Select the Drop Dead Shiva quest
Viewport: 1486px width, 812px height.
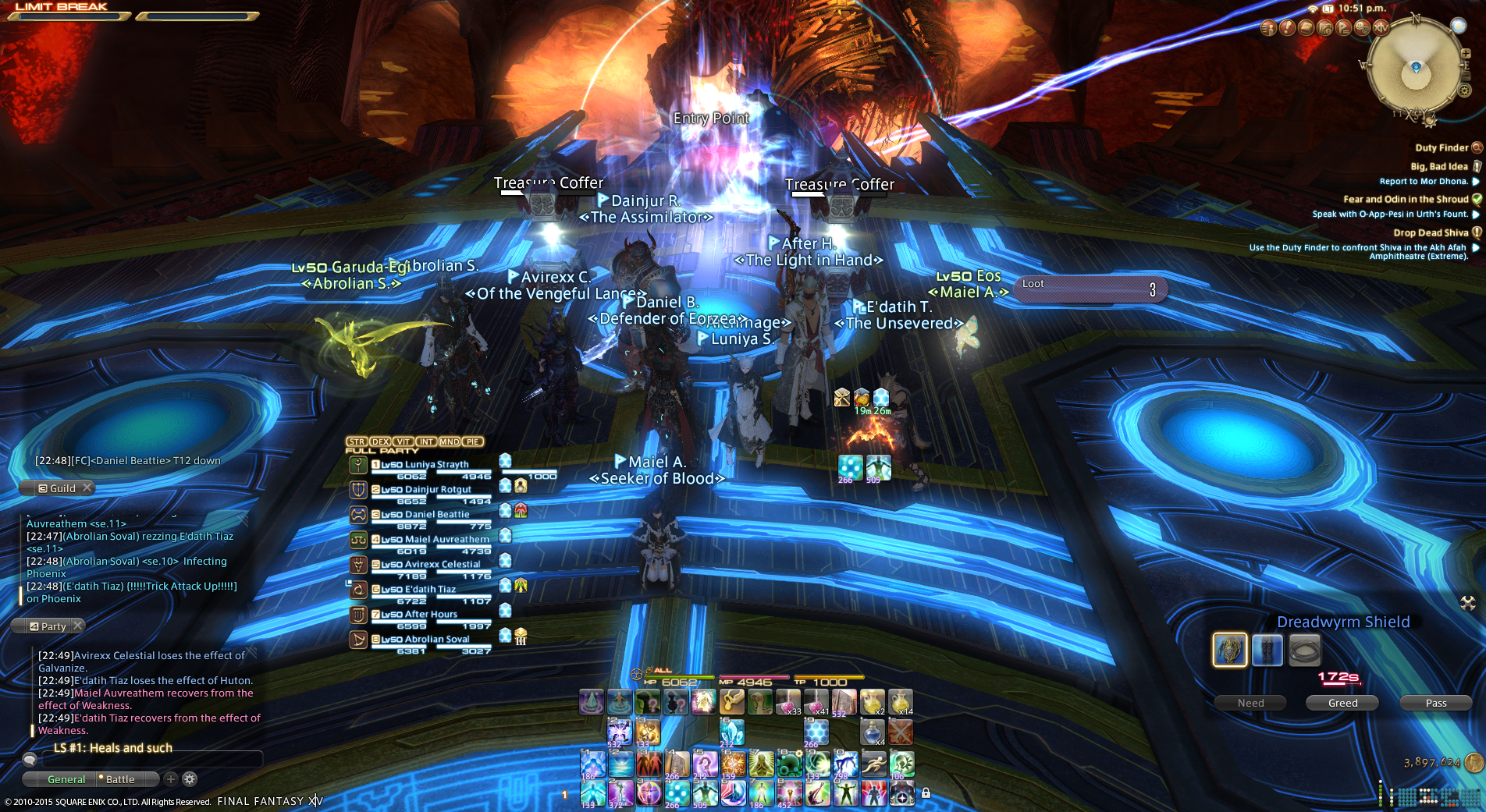click(x=1431, y=232)
